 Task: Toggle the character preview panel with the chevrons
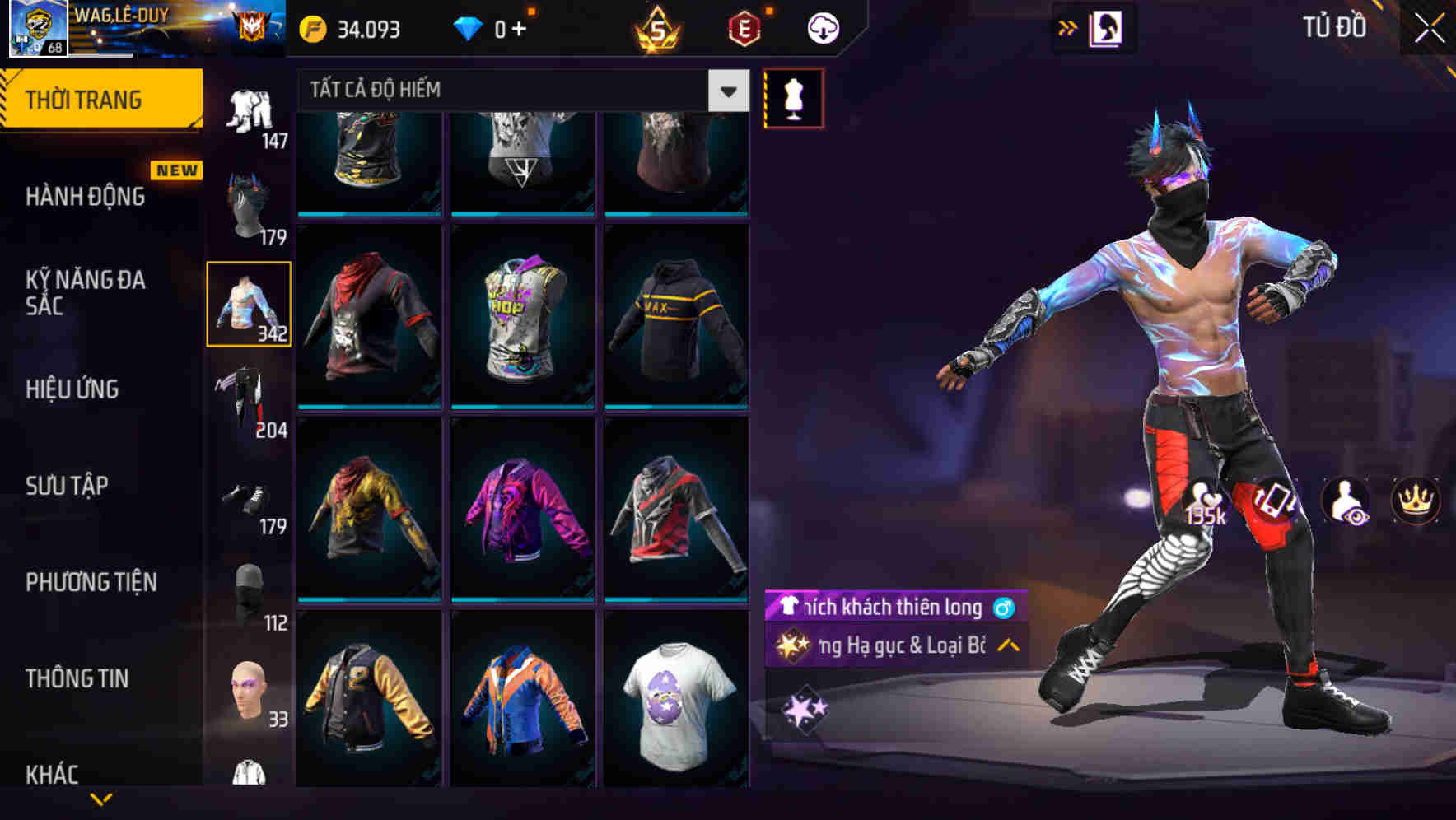1068,27
